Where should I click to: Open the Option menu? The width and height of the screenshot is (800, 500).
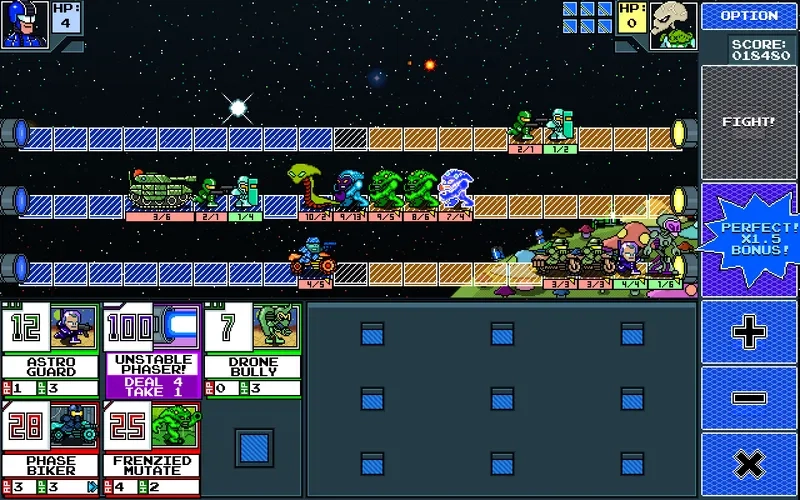(749, 16)
